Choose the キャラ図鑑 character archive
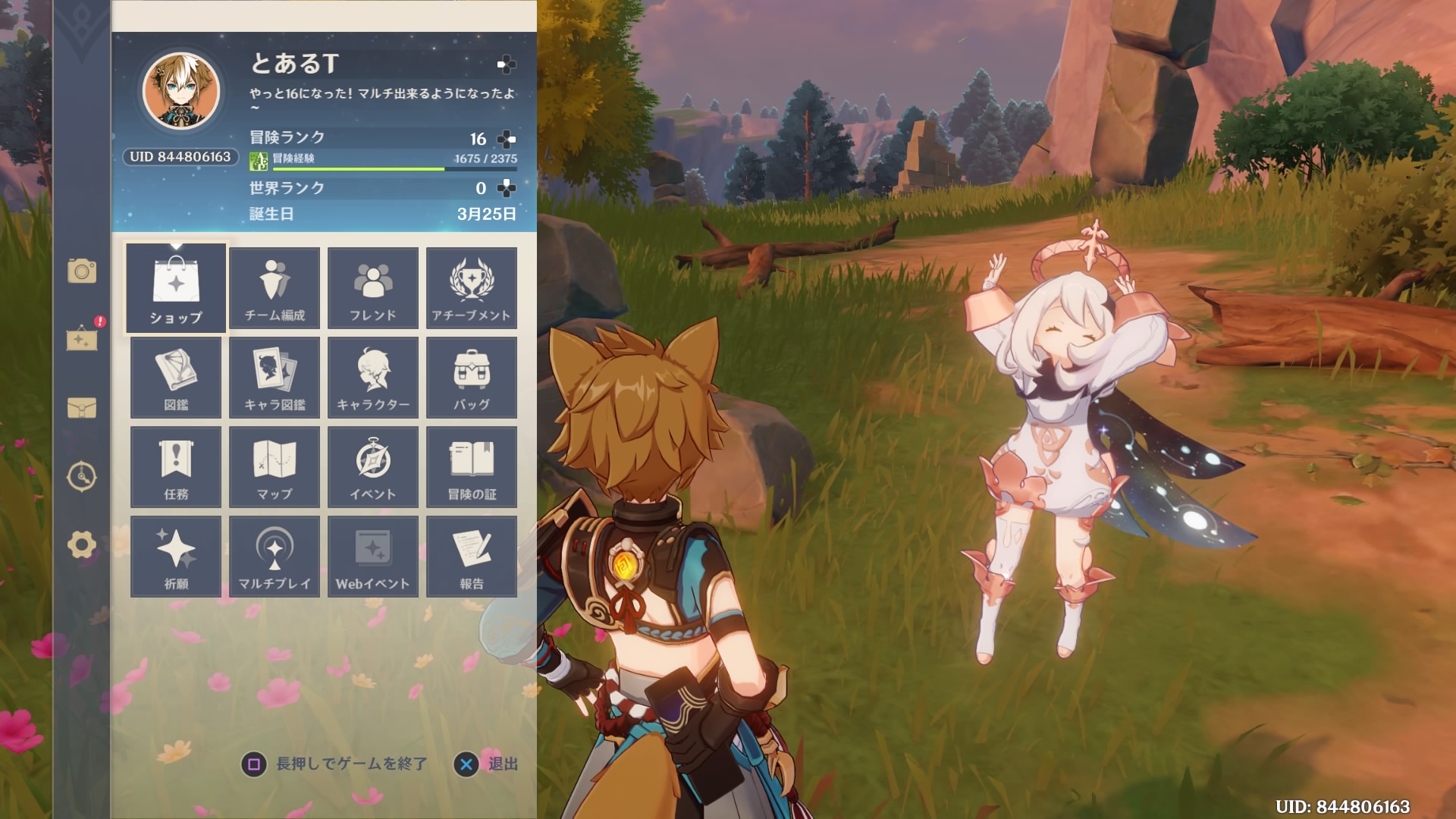 pos(275,378)
